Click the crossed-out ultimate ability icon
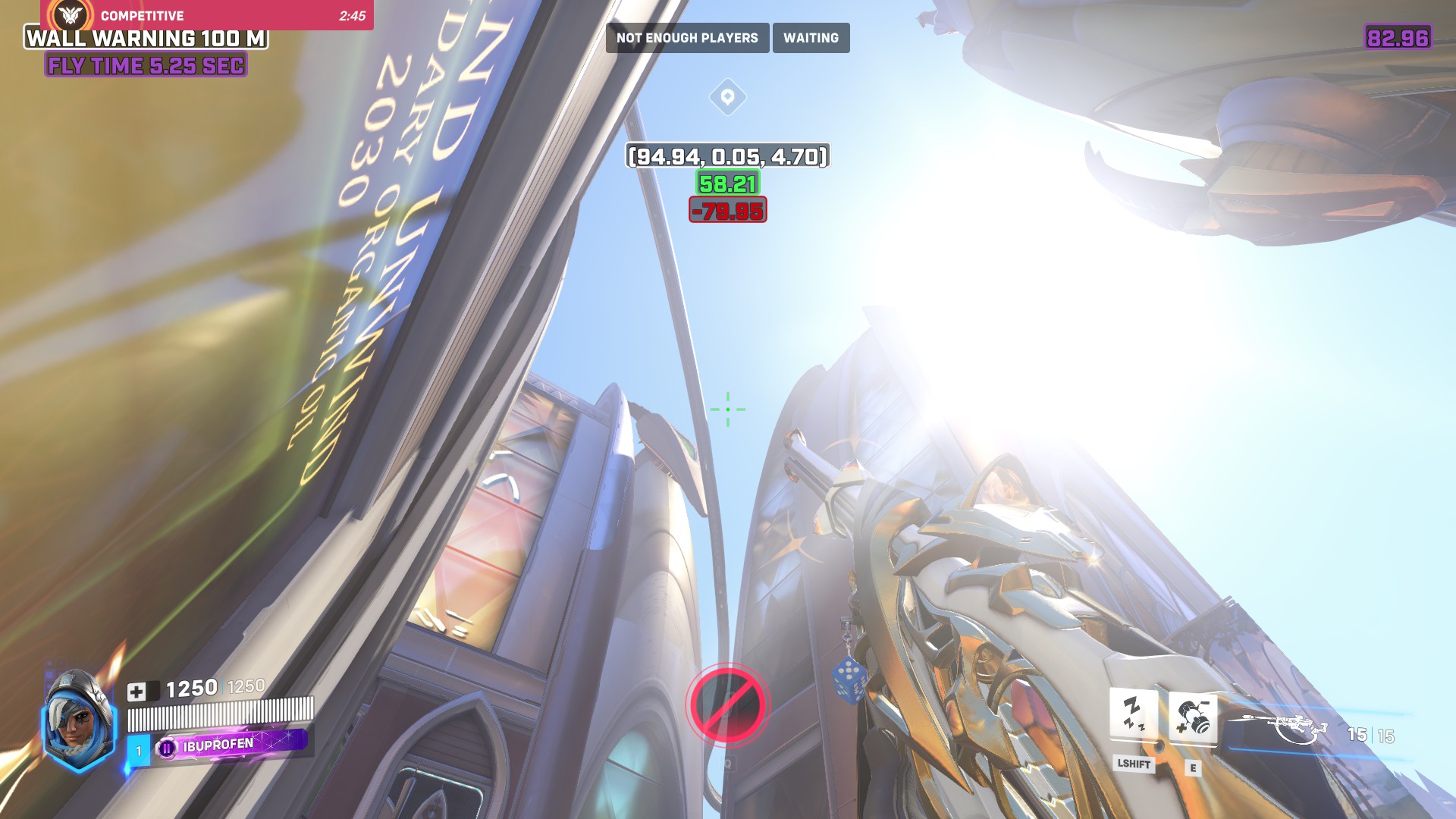This screenshot has height=819, width=1456. tap(726, 705)
